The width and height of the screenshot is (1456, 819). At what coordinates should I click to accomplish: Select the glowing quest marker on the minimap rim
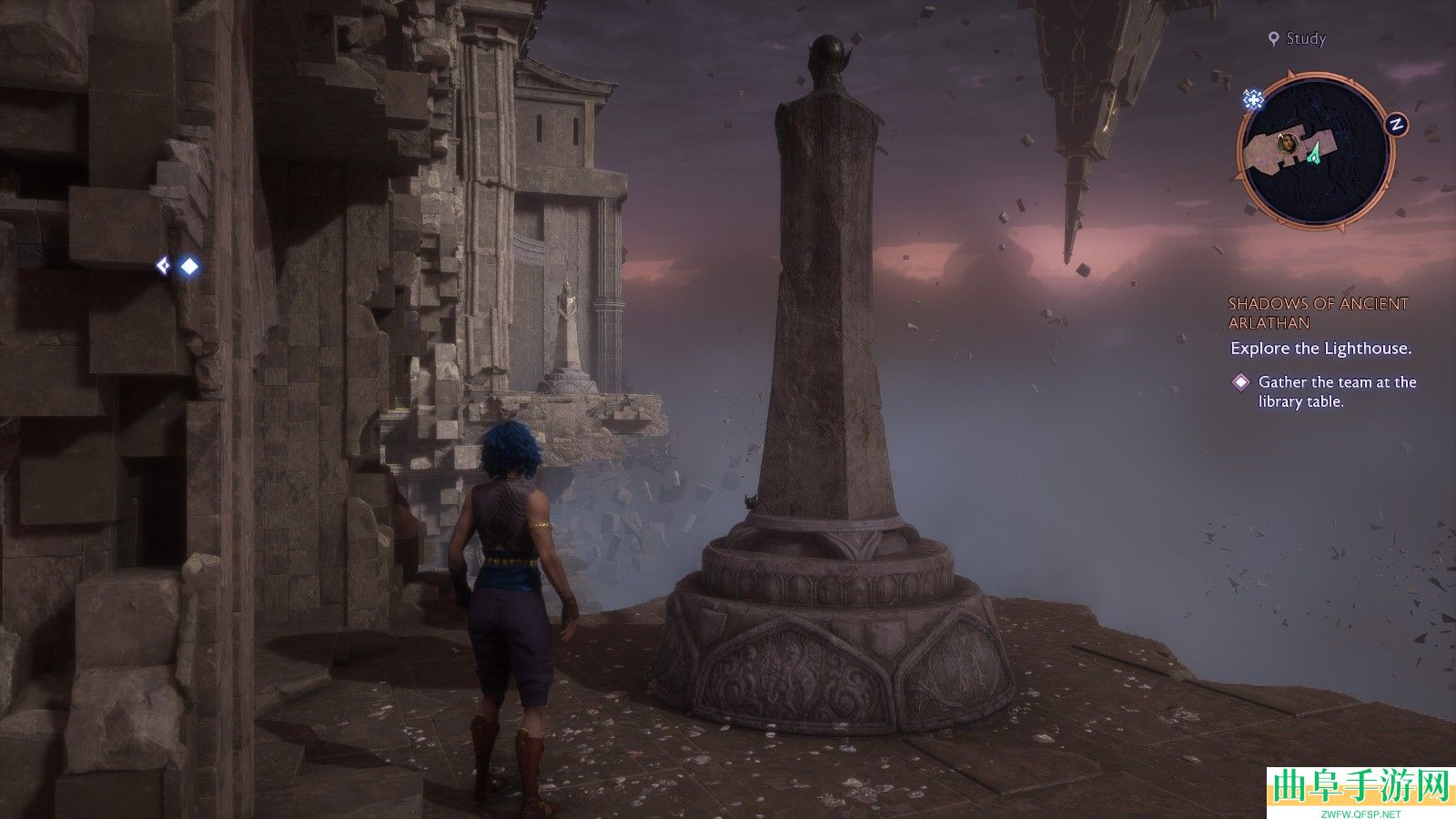1254,99
